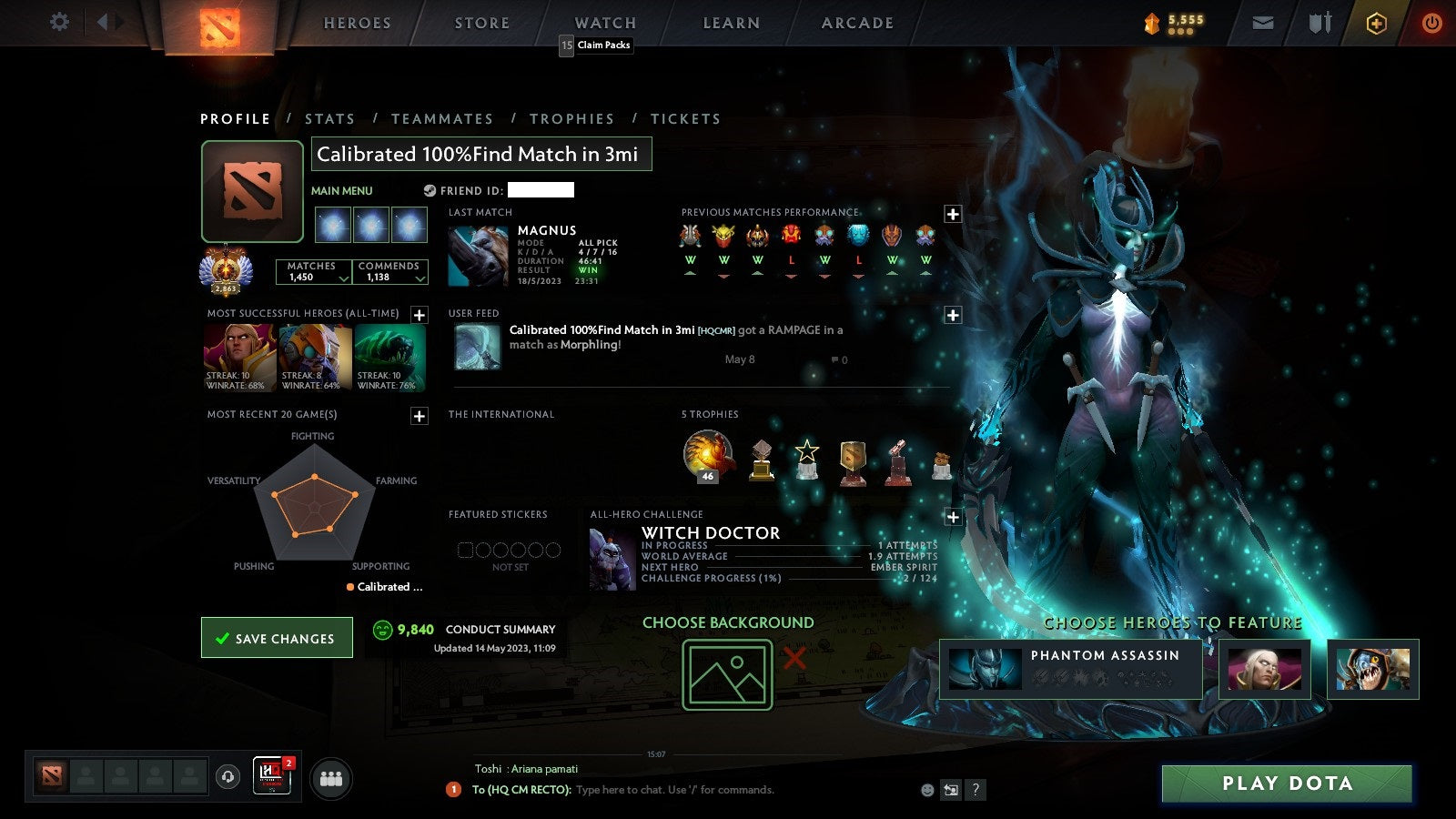Open the TROPHIES tab
The width and height of the screenshot is (1456, 819).
[572, 118]
